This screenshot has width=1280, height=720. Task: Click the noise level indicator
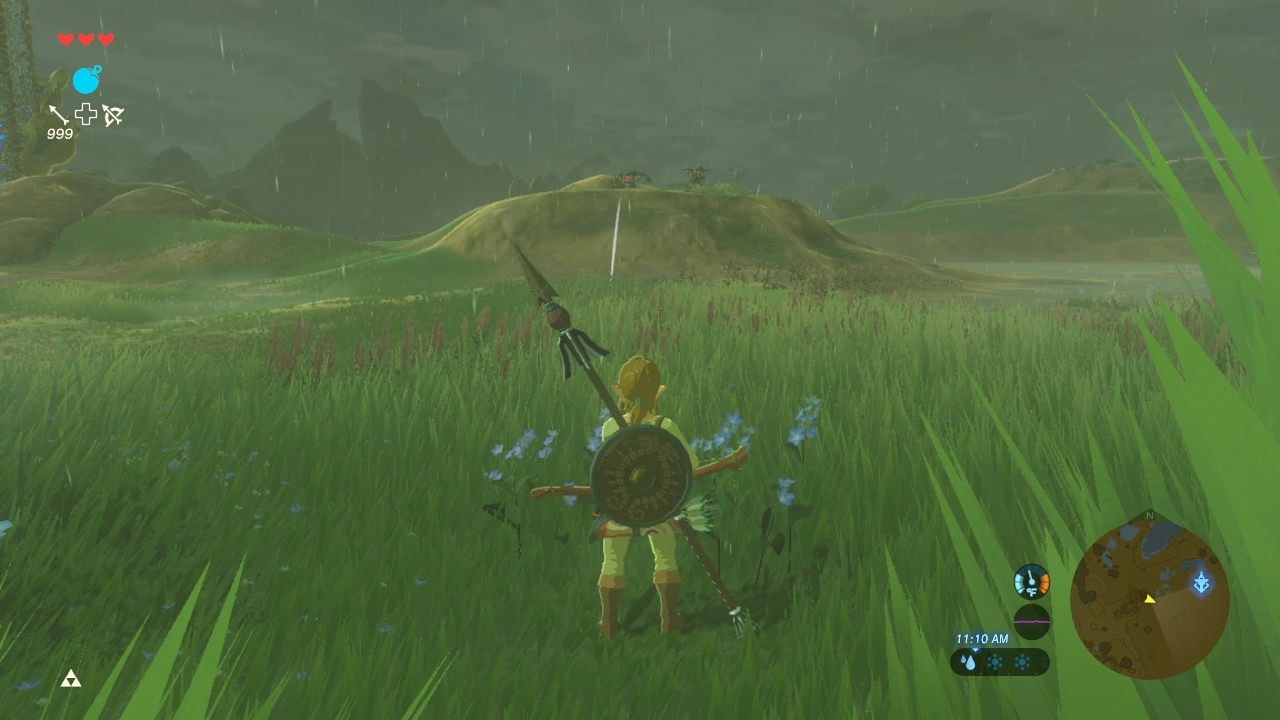tap(1031, 621)
